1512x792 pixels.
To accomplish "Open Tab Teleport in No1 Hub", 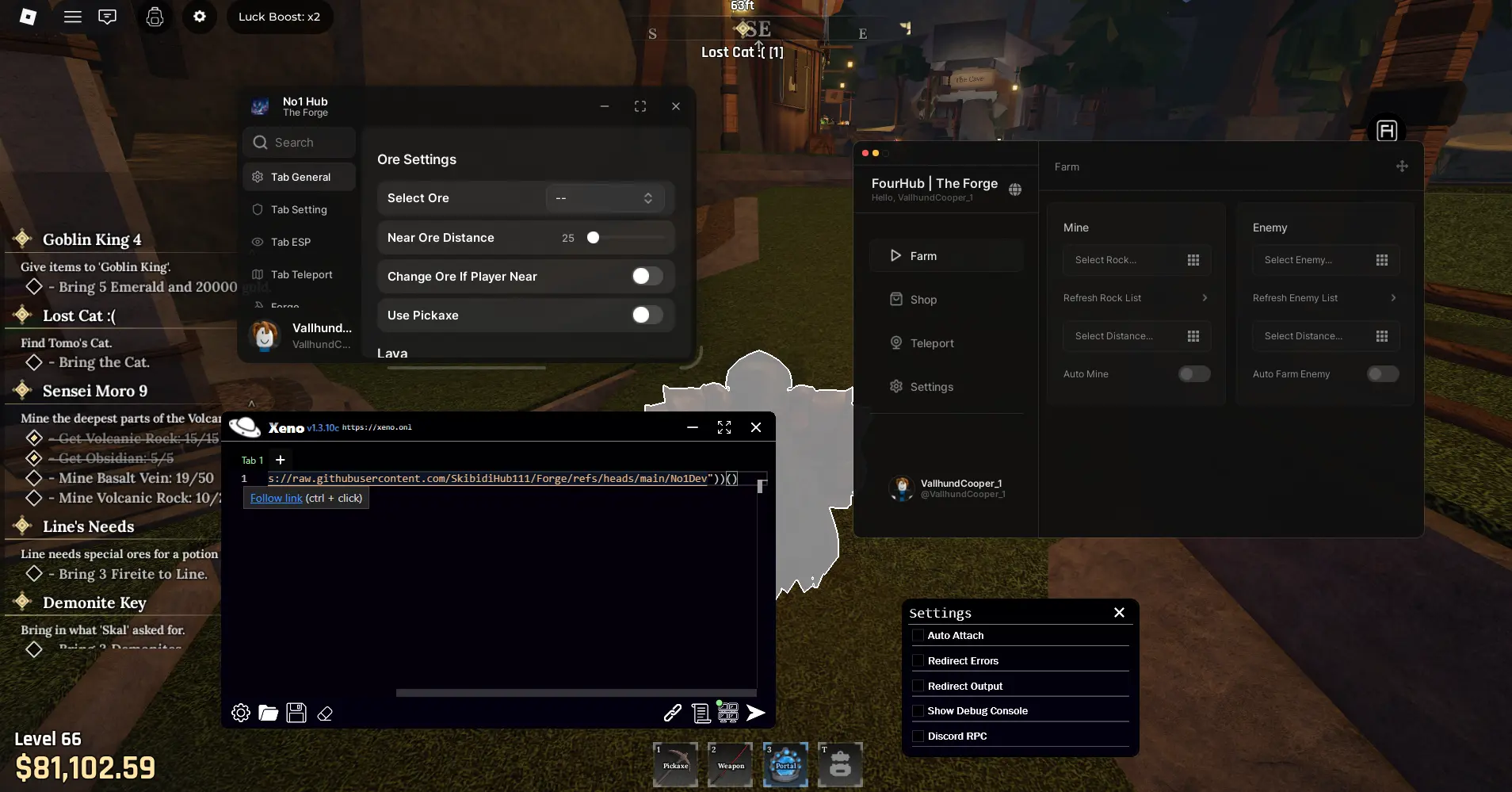I will (x=300, y=274).
